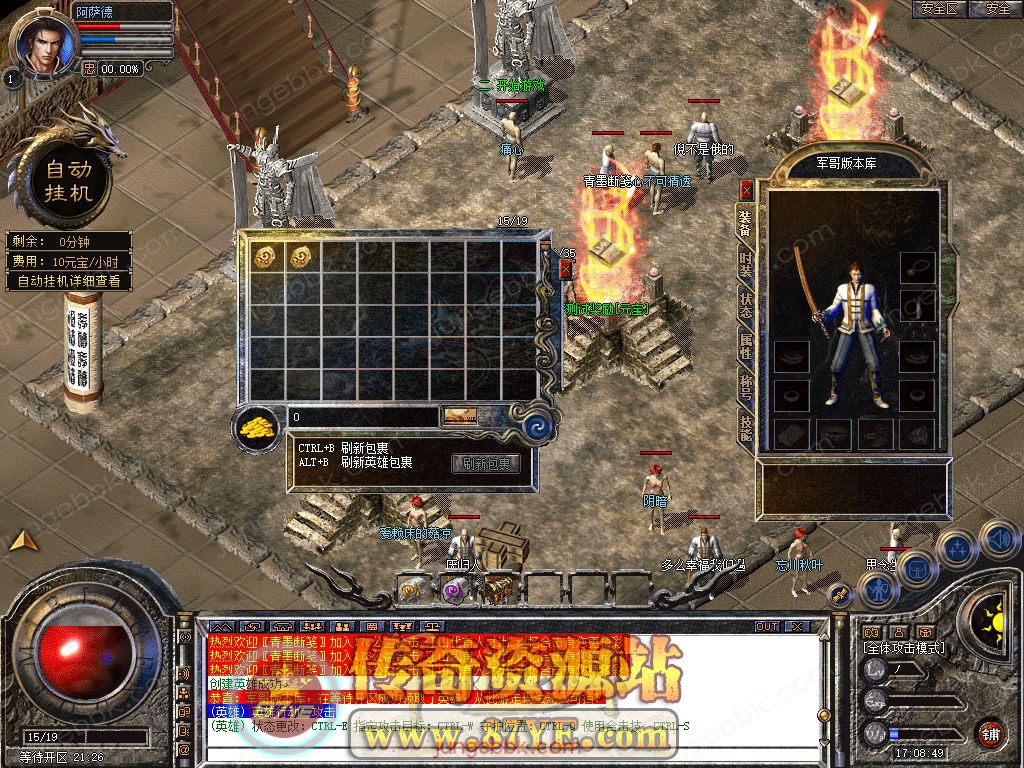
Task: Close the character equipment panel
Action: (x=746, y=189)
